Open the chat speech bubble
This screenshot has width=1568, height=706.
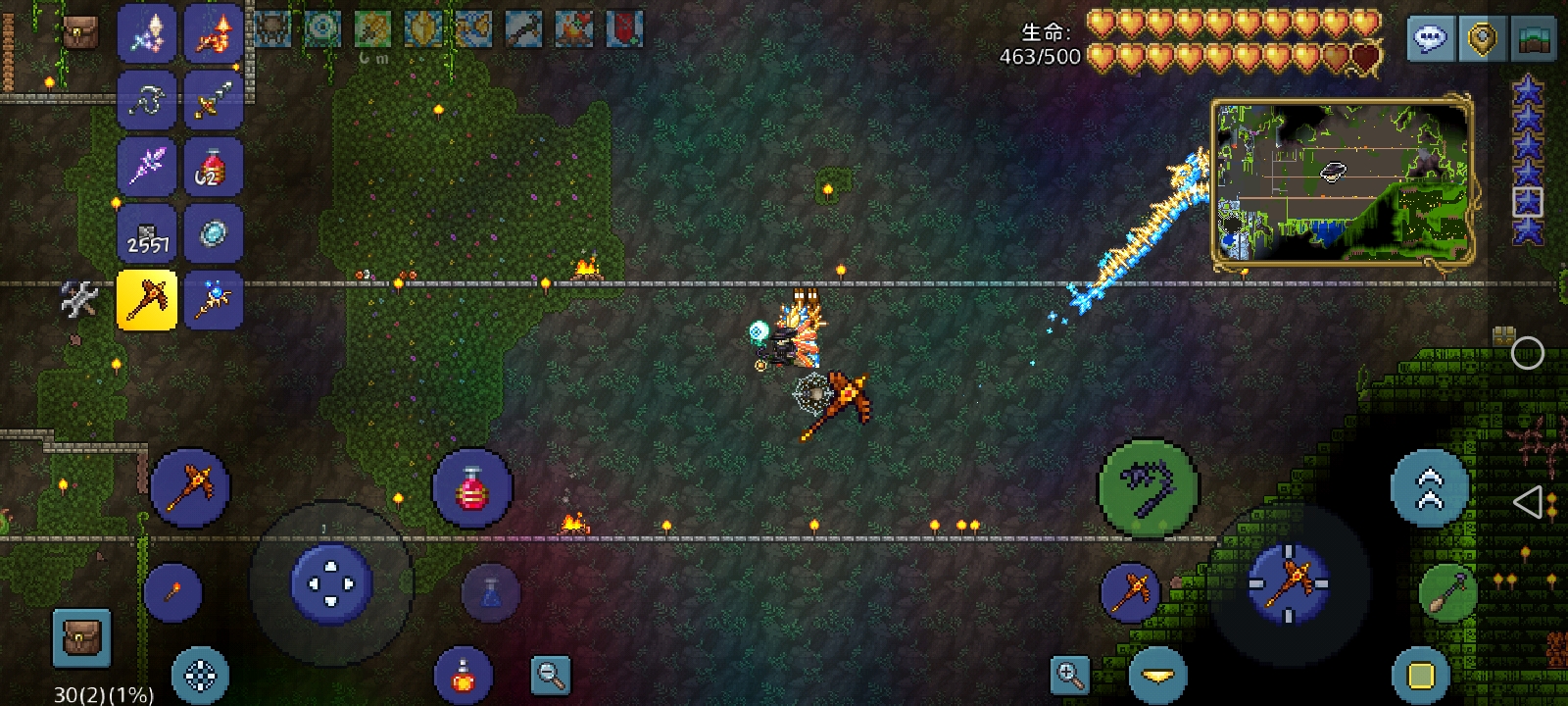1430,39
